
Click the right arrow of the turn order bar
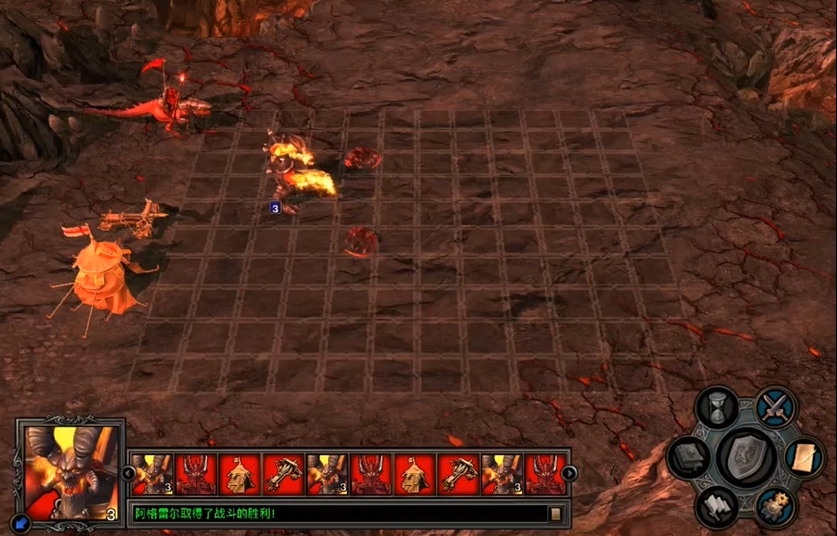click(x=569, y=473)
